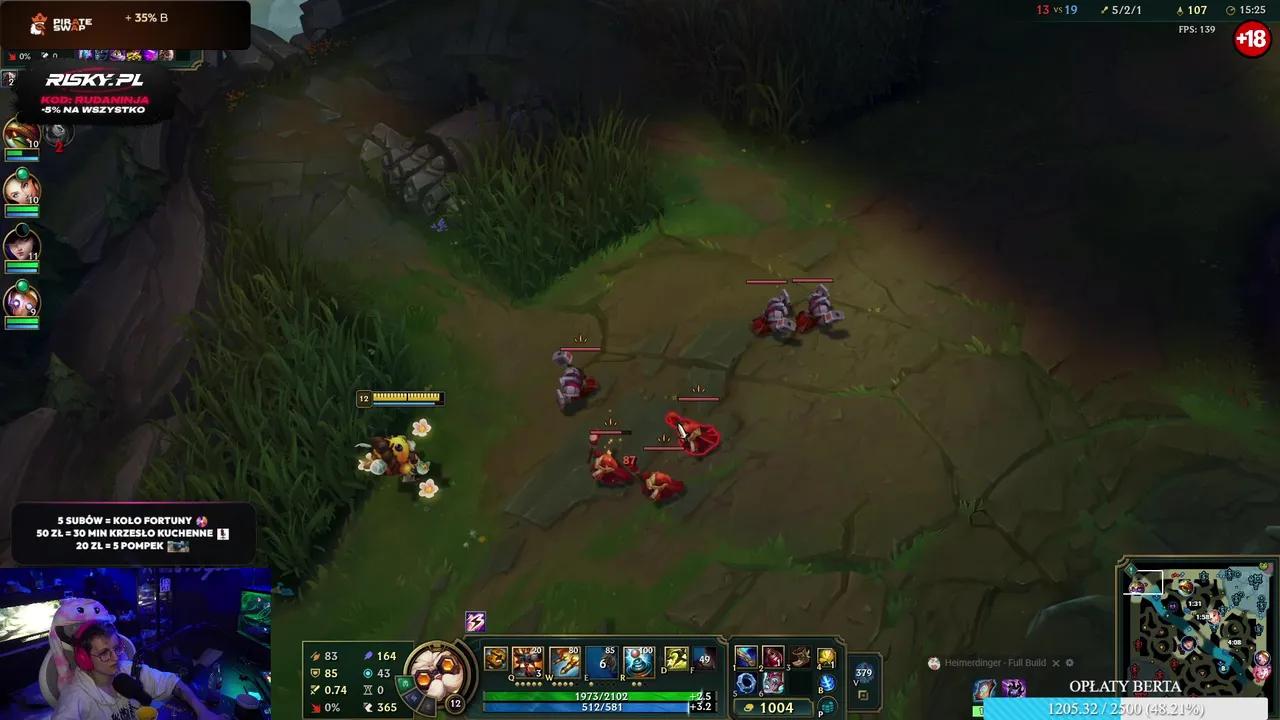This screenshot has height=720, width=1280.
Task: Open overlay settings gear next to Heimerdinger Full Build
Action: (1070, 663)
